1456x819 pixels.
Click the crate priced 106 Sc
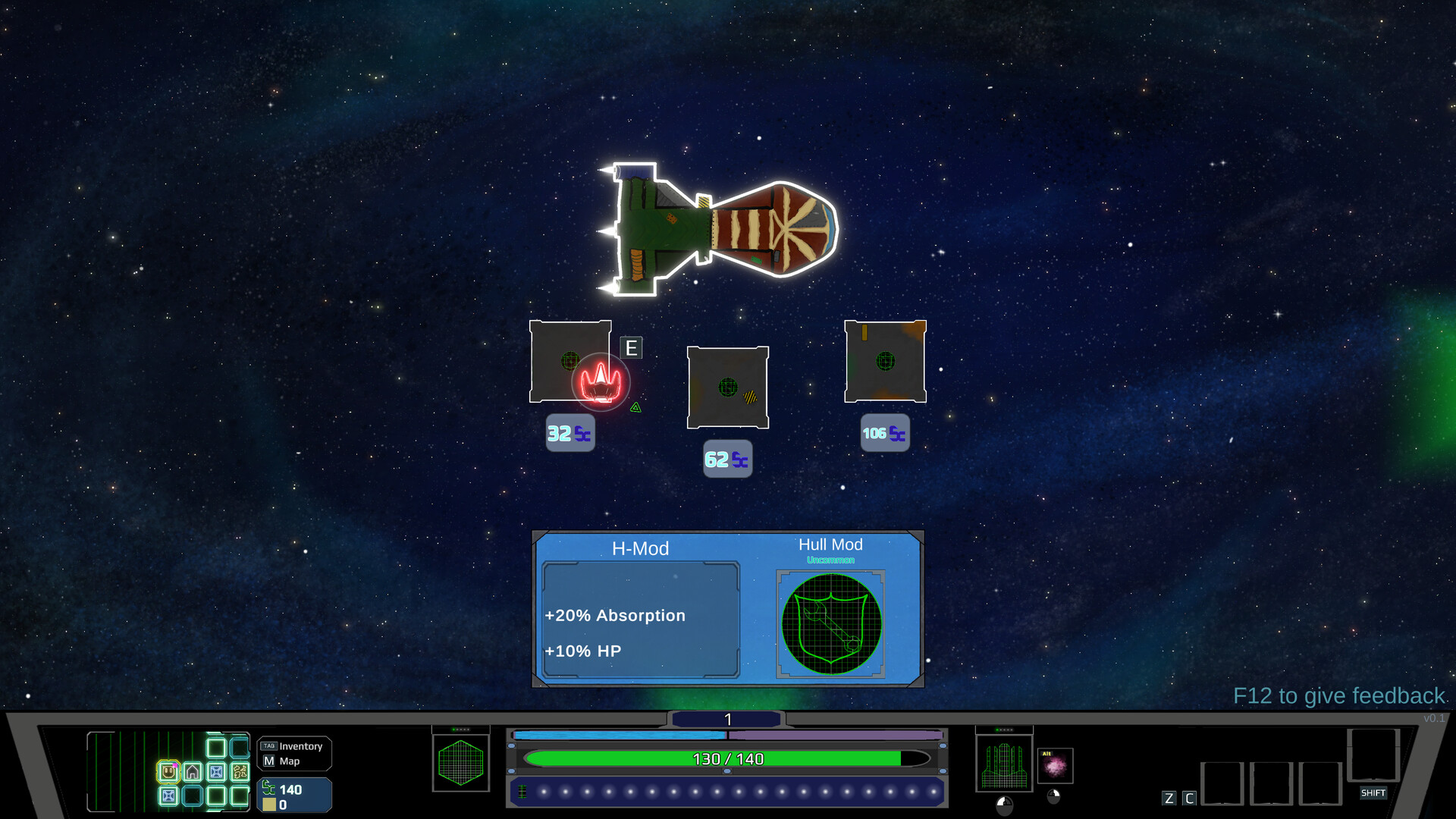(884, 362)
